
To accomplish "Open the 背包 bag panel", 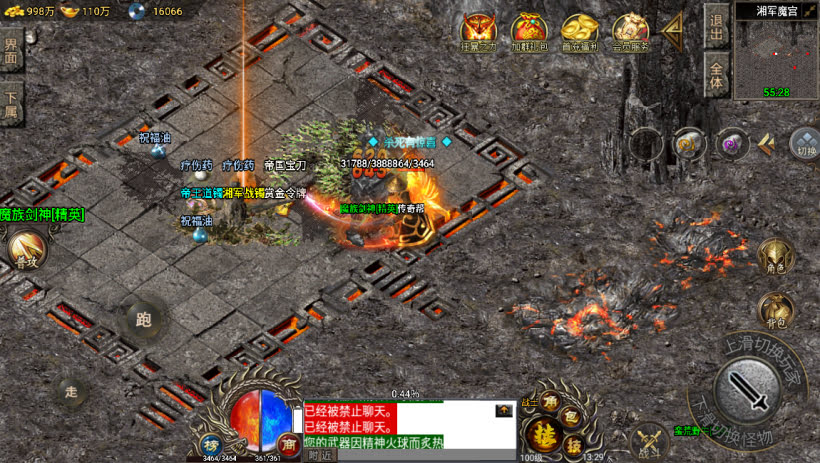I will click(775, 311).
